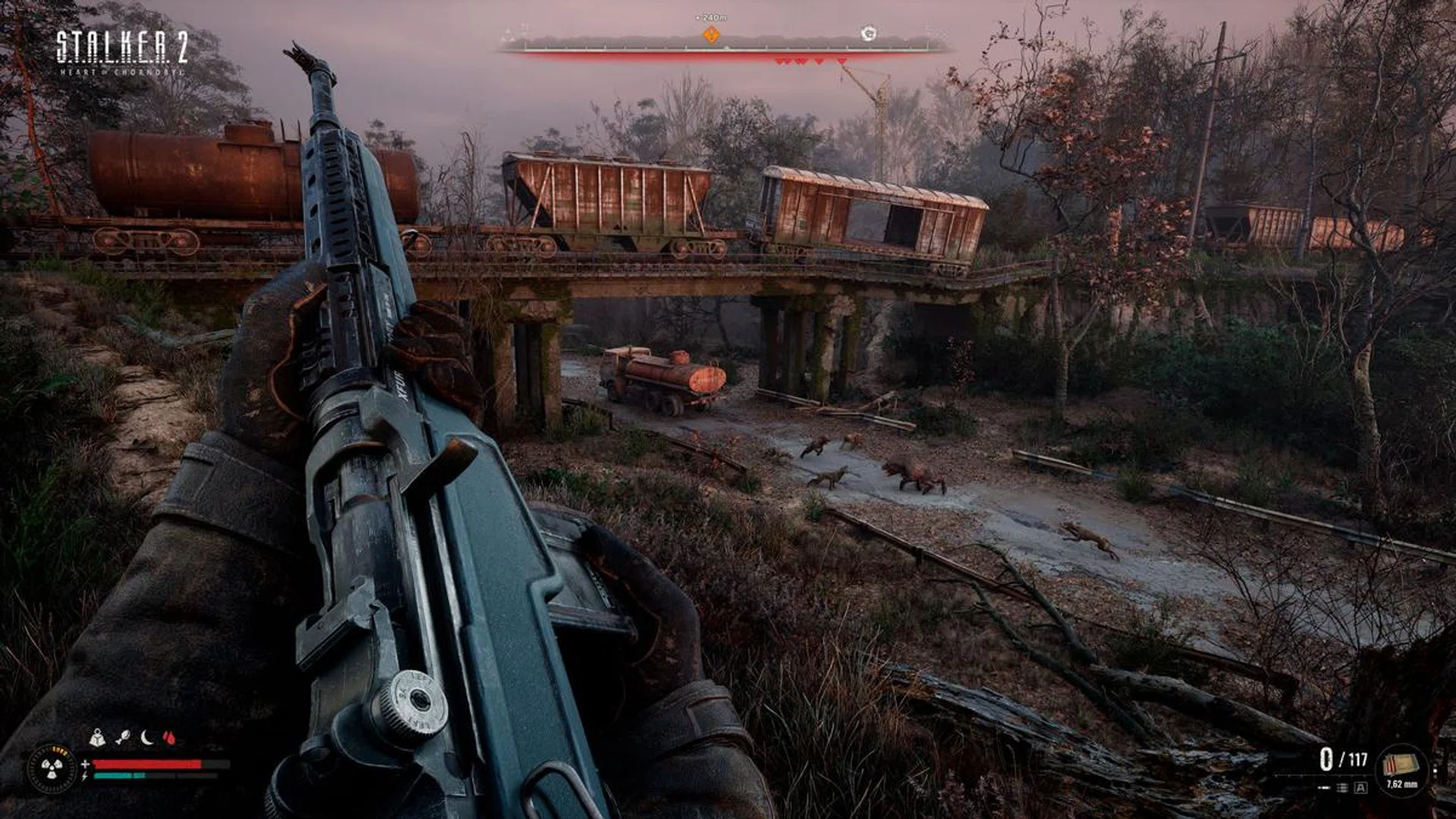Select the health cross icon beside red bar
The height and width of the screenshot is (819, 1456).
pyautogui.click(x=85, y=764)
